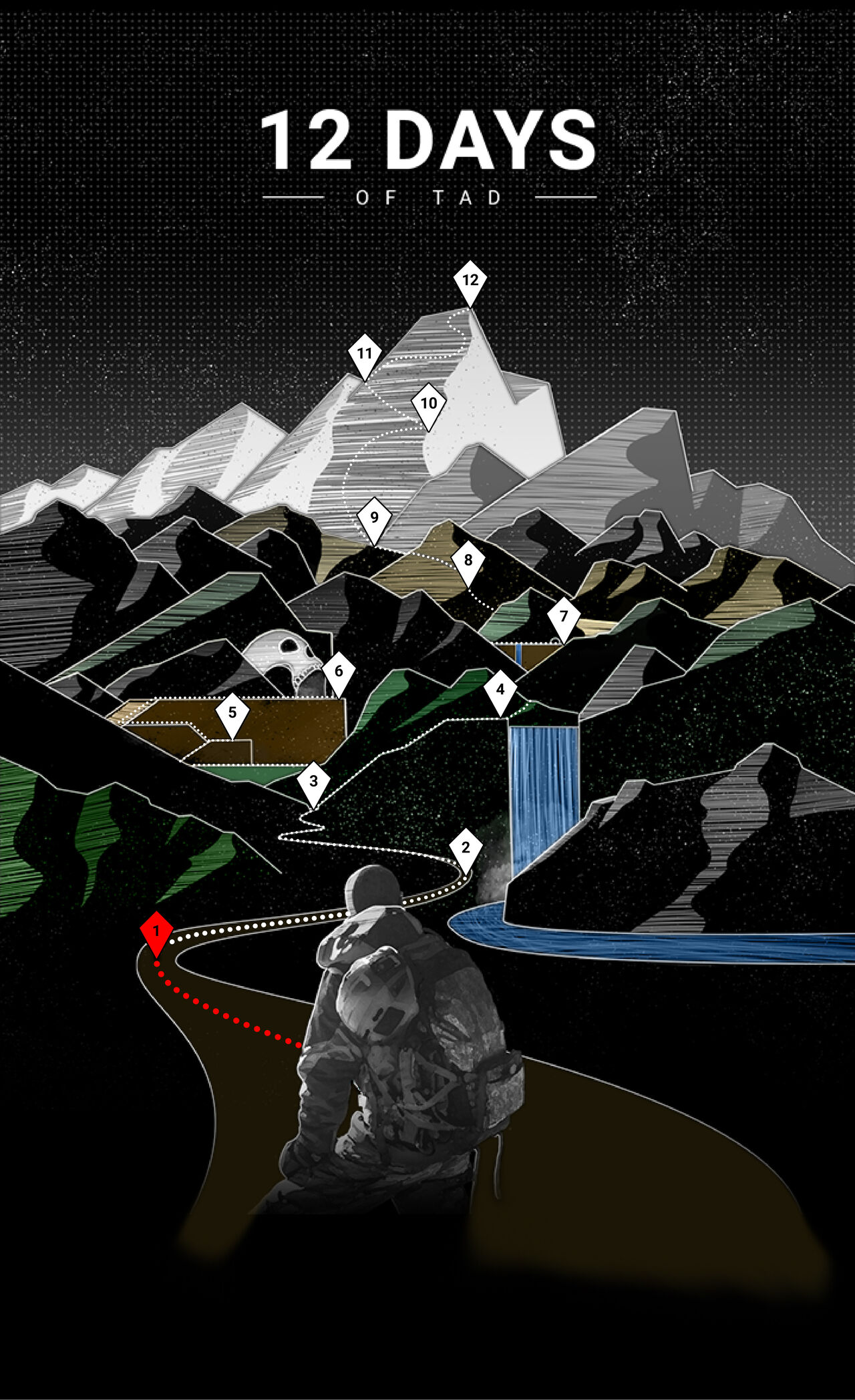This screenshot has height=1400, width=855.
Task: Open the day 2 map marker
Action: (466, 849)
